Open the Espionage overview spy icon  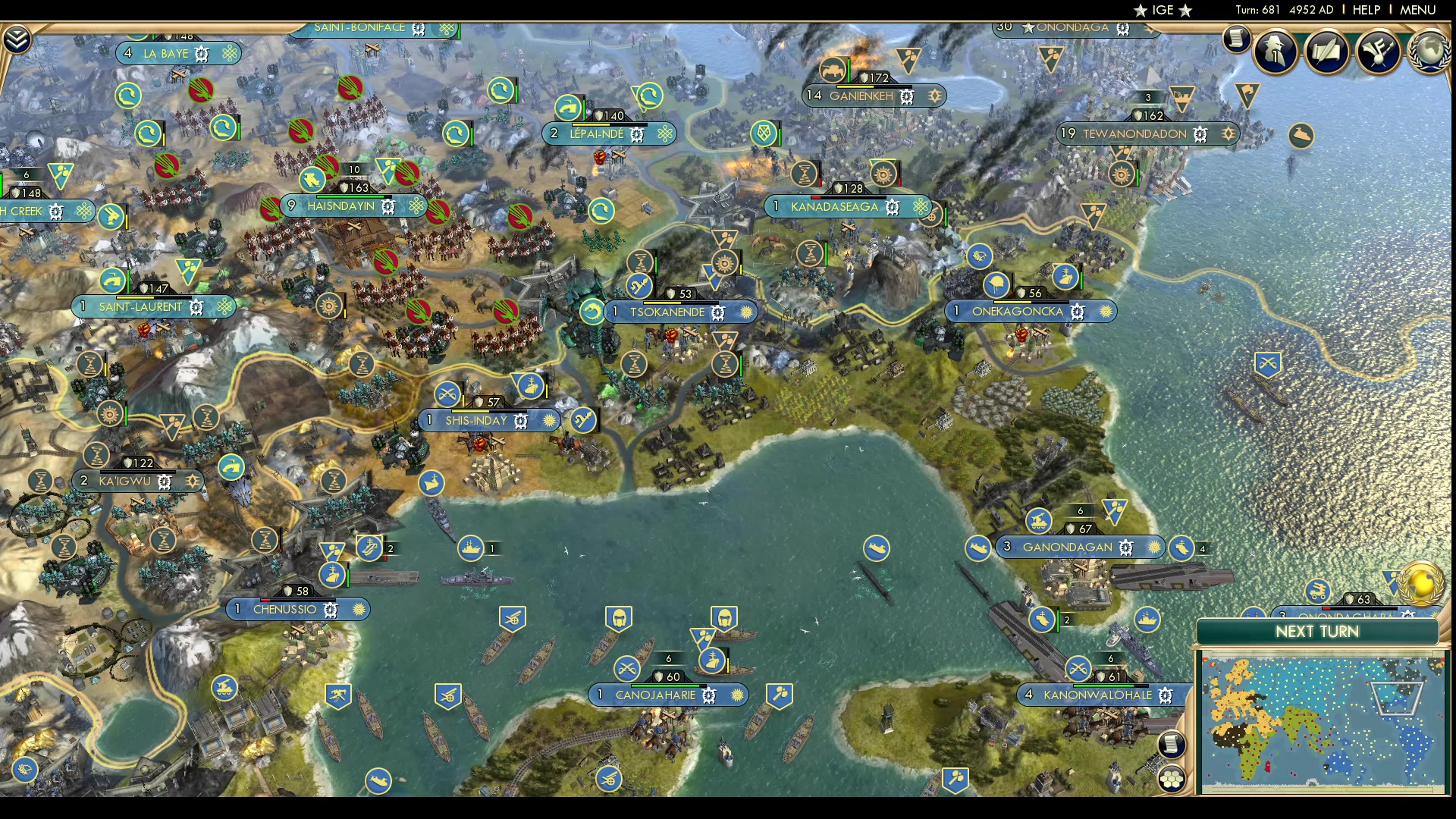(x=1276, y=52)
